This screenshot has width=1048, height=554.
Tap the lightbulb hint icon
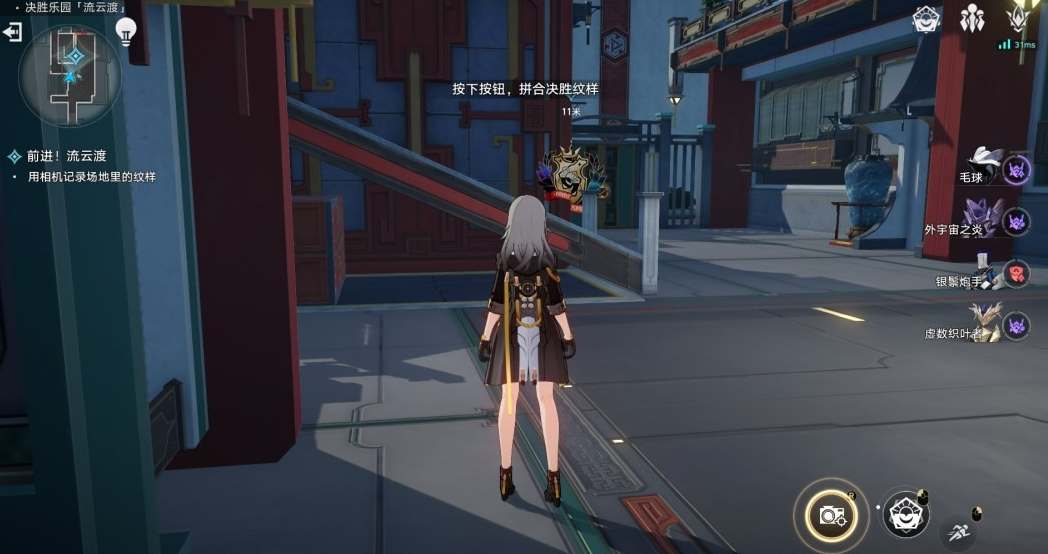click(125, 33)
